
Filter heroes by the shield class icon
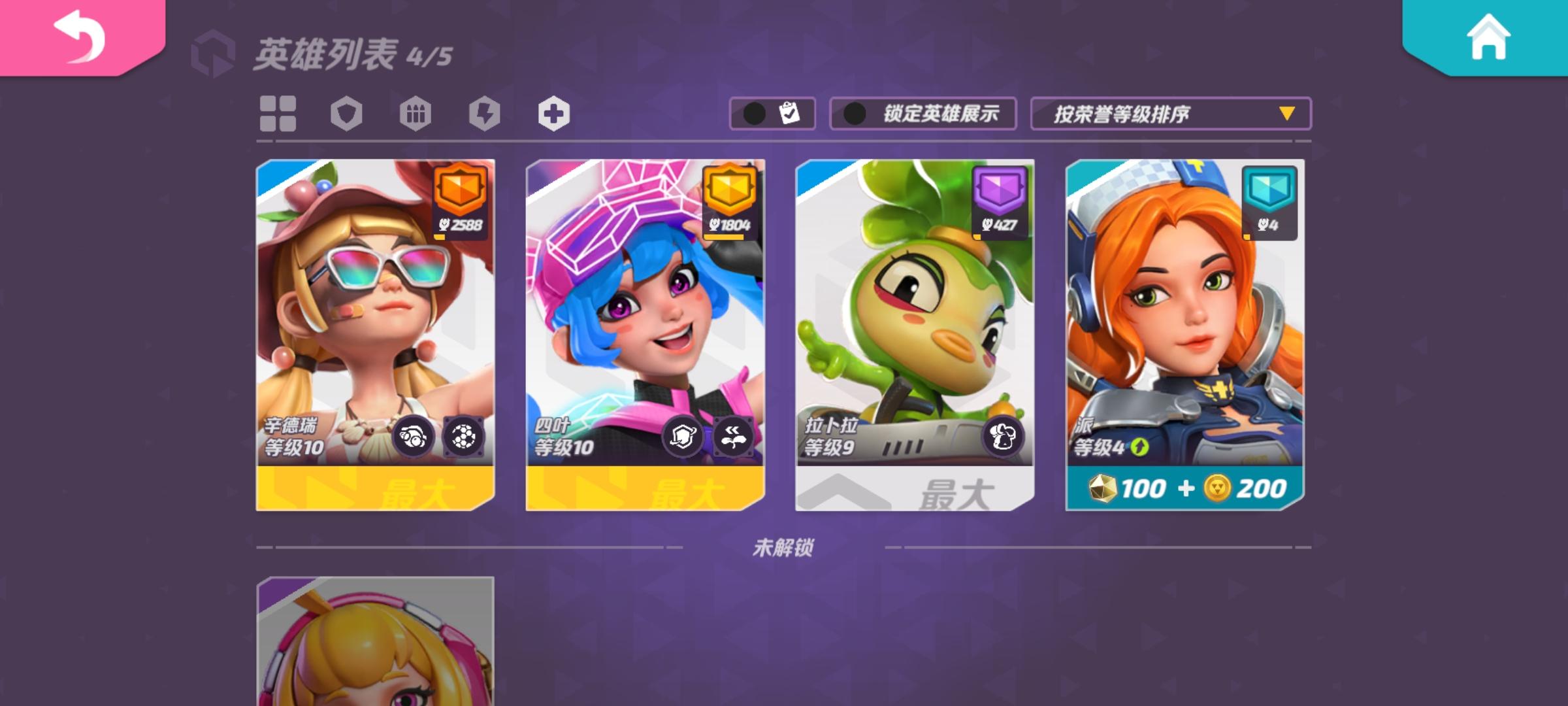(346, 112)
